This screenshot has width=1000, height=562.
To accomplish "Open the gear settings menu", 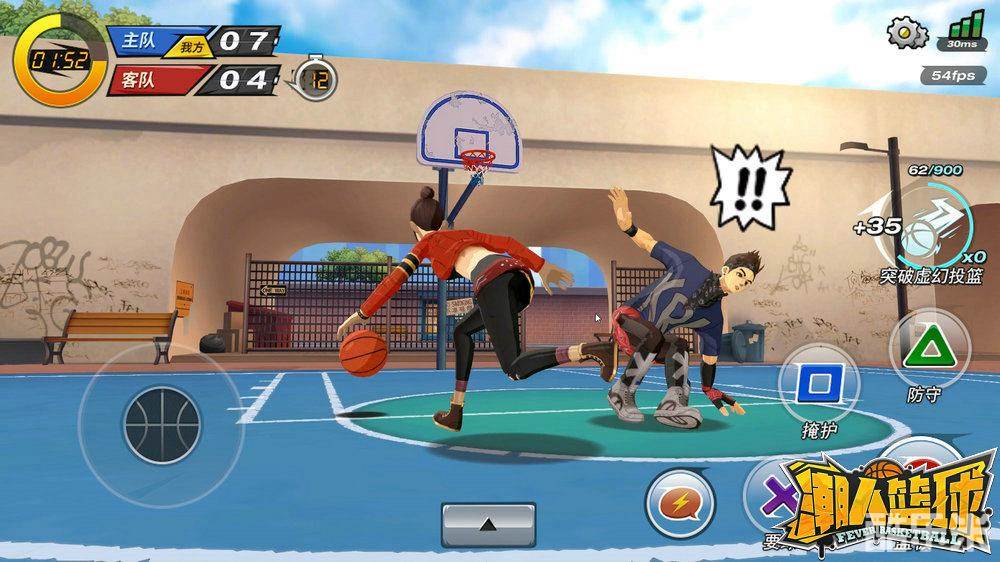I will pos(907,31).
